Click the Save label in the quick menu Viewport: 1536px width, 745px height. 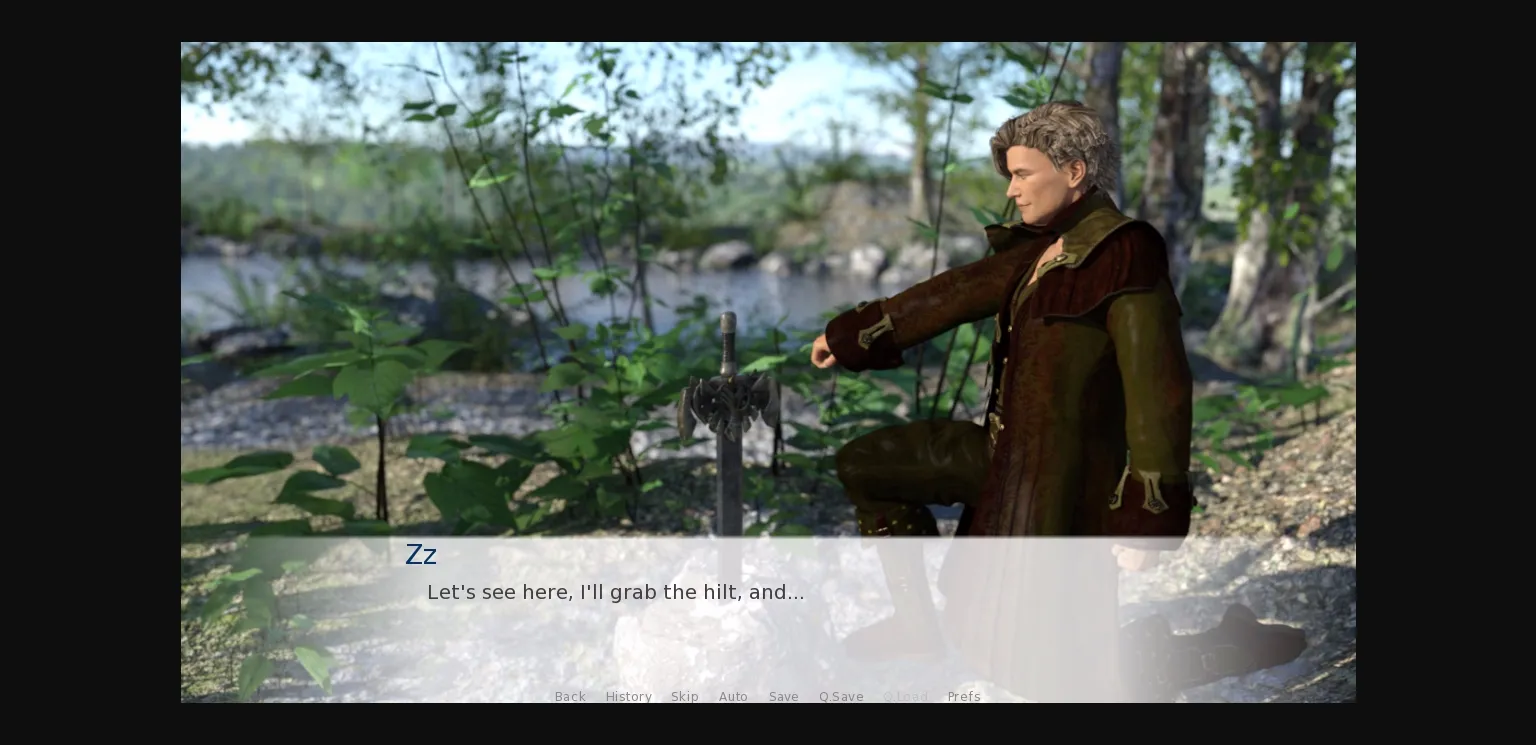point(783,697)
